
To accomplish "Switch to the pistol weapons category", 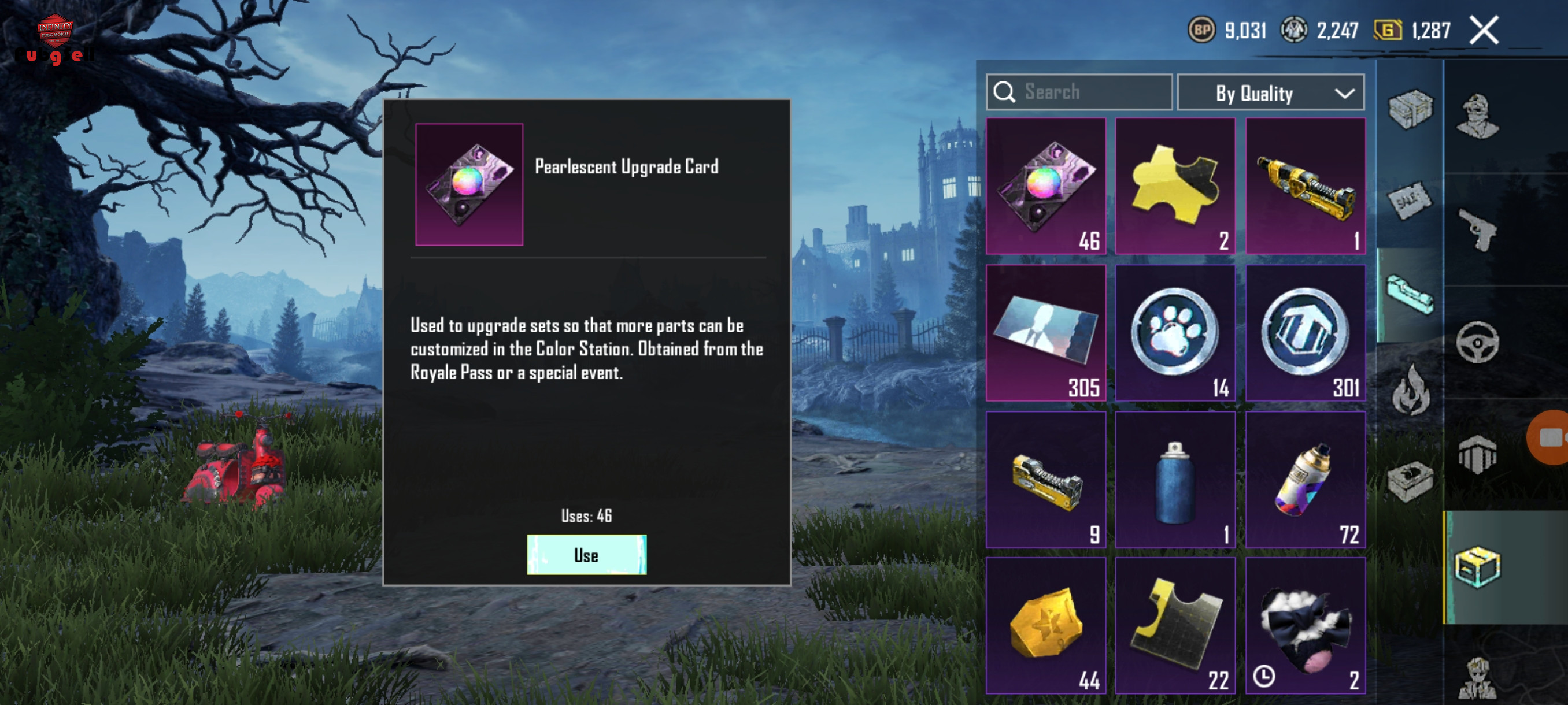I will click(1478, 229).
